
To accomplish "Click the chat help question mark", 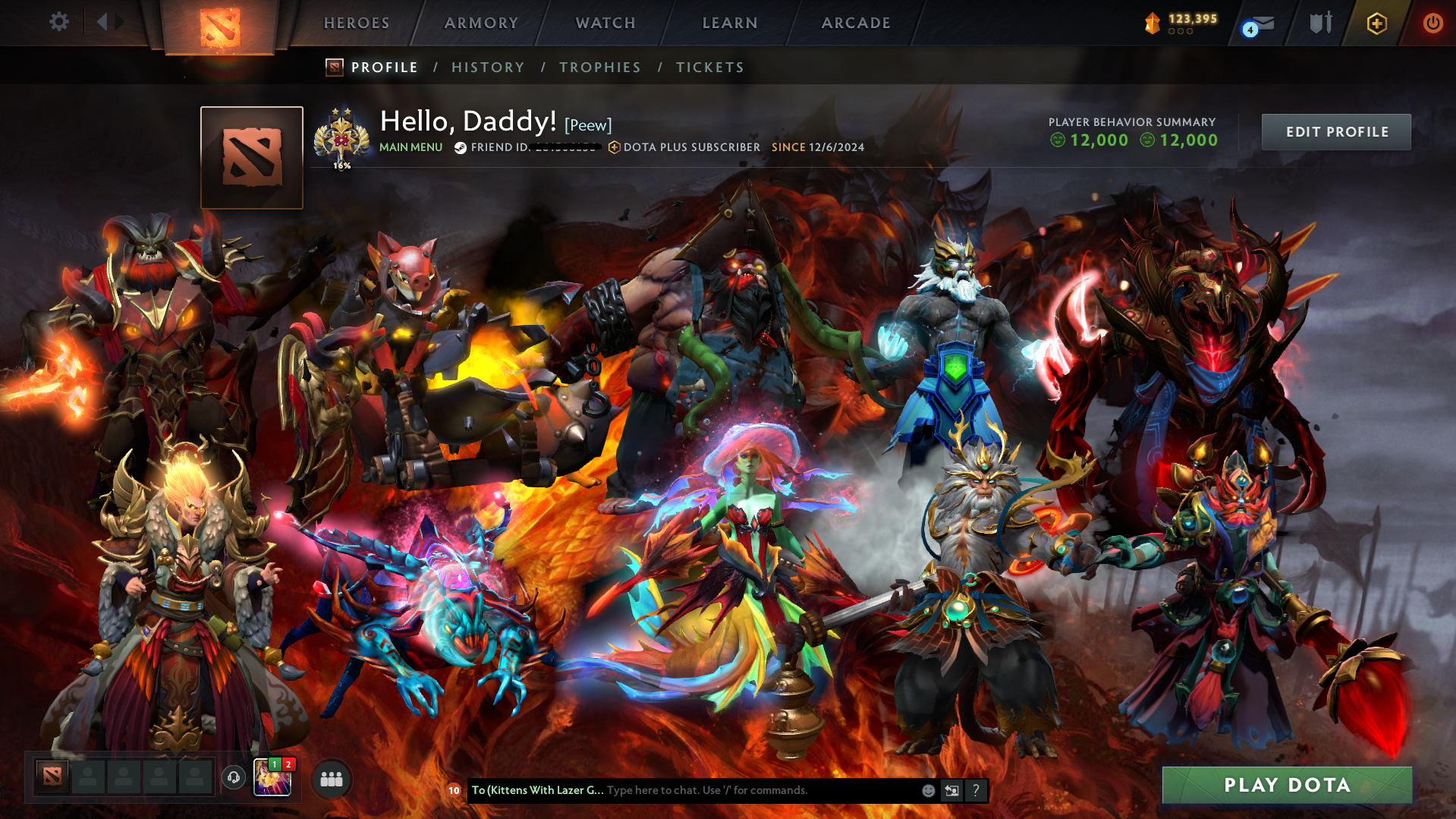I will point(976,790).
